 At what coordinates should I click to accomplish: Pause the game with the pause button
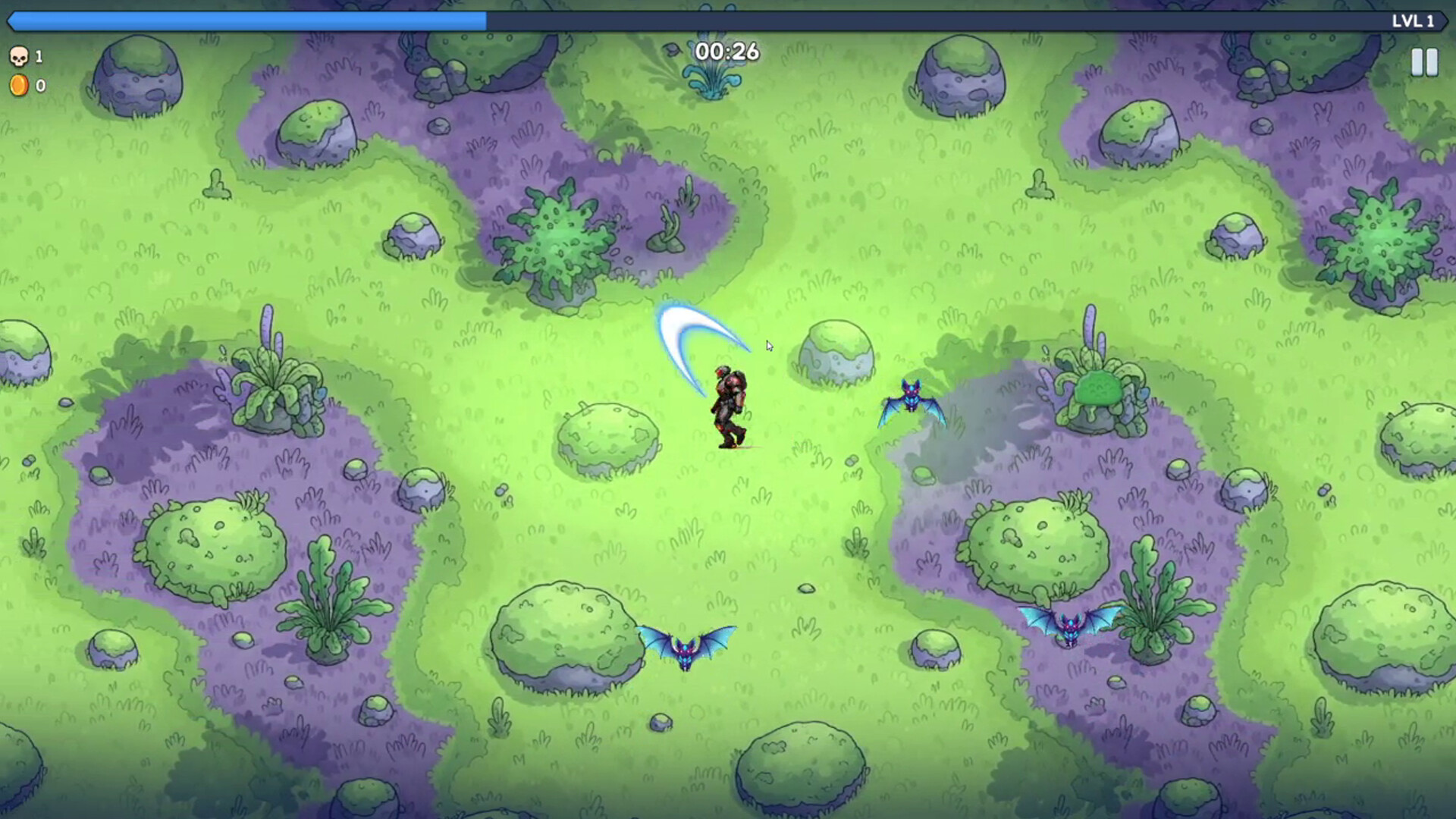coord(1424,62)
